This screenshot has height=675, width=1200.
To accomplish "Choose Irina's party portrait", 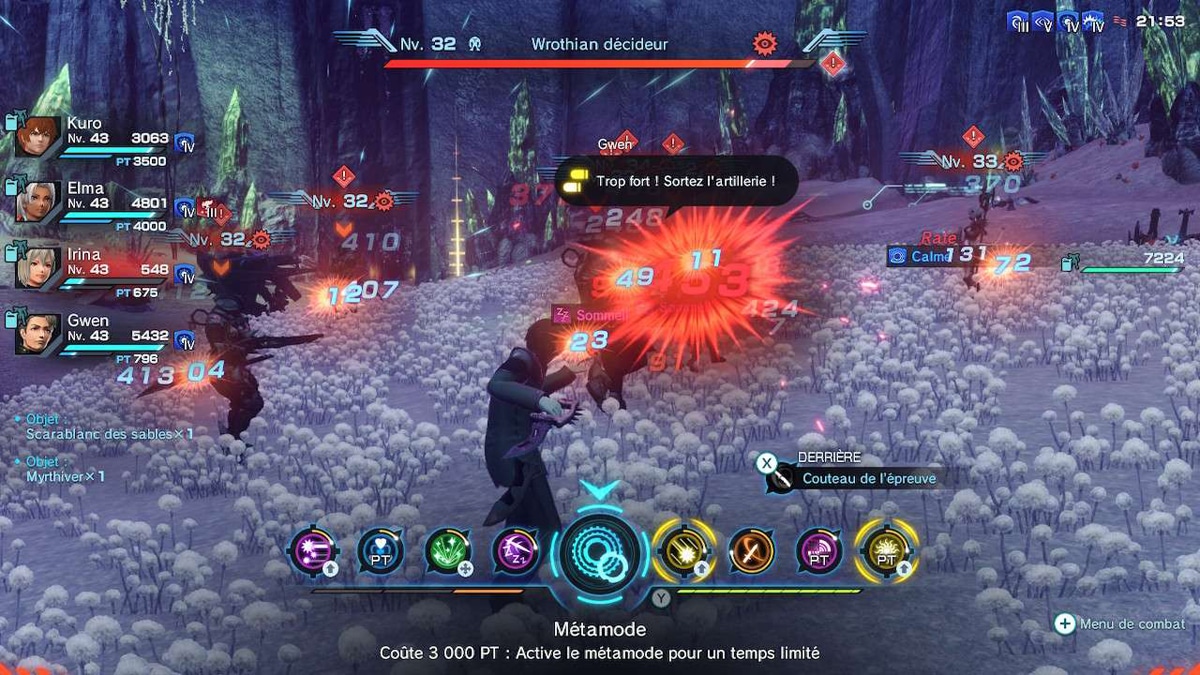I will [38, 269].
